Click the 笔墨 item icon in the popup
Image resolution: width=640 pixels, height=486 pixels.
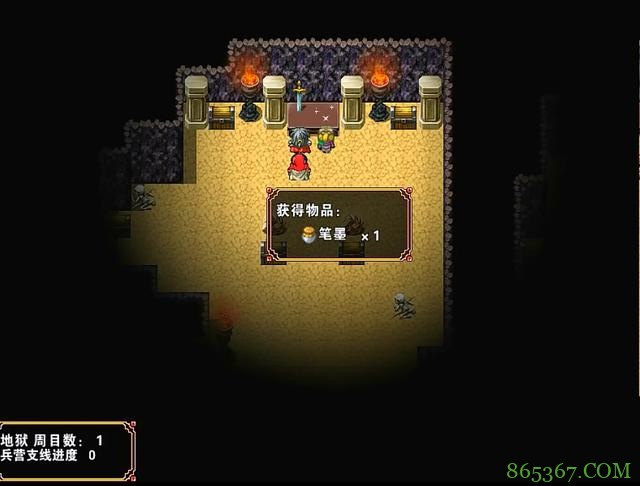309,236
